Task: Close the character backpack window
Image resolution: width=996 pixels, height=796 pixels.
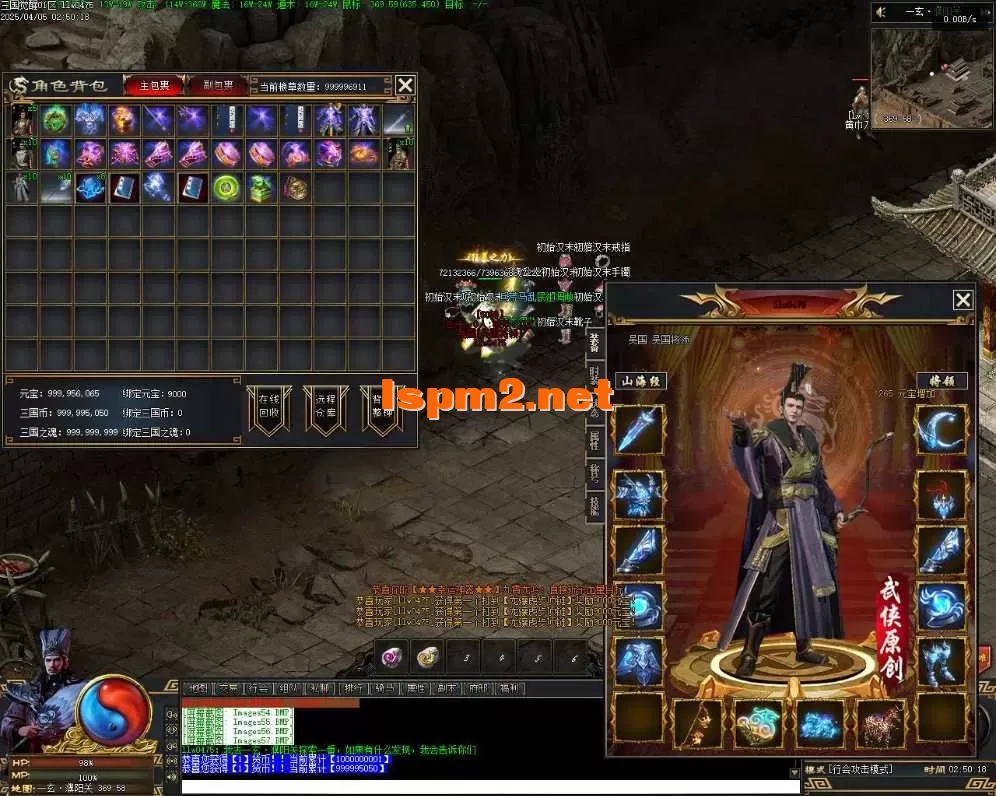Action: pos(405,85)
